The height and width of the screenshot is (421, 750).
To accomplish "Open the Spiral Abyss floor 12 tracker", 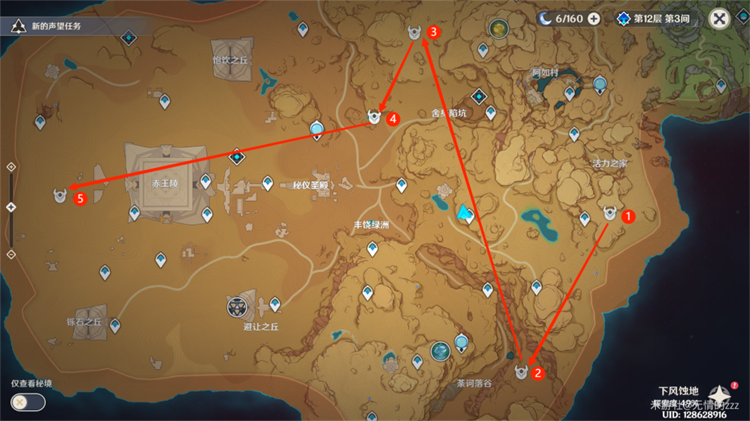I will 662,19.
